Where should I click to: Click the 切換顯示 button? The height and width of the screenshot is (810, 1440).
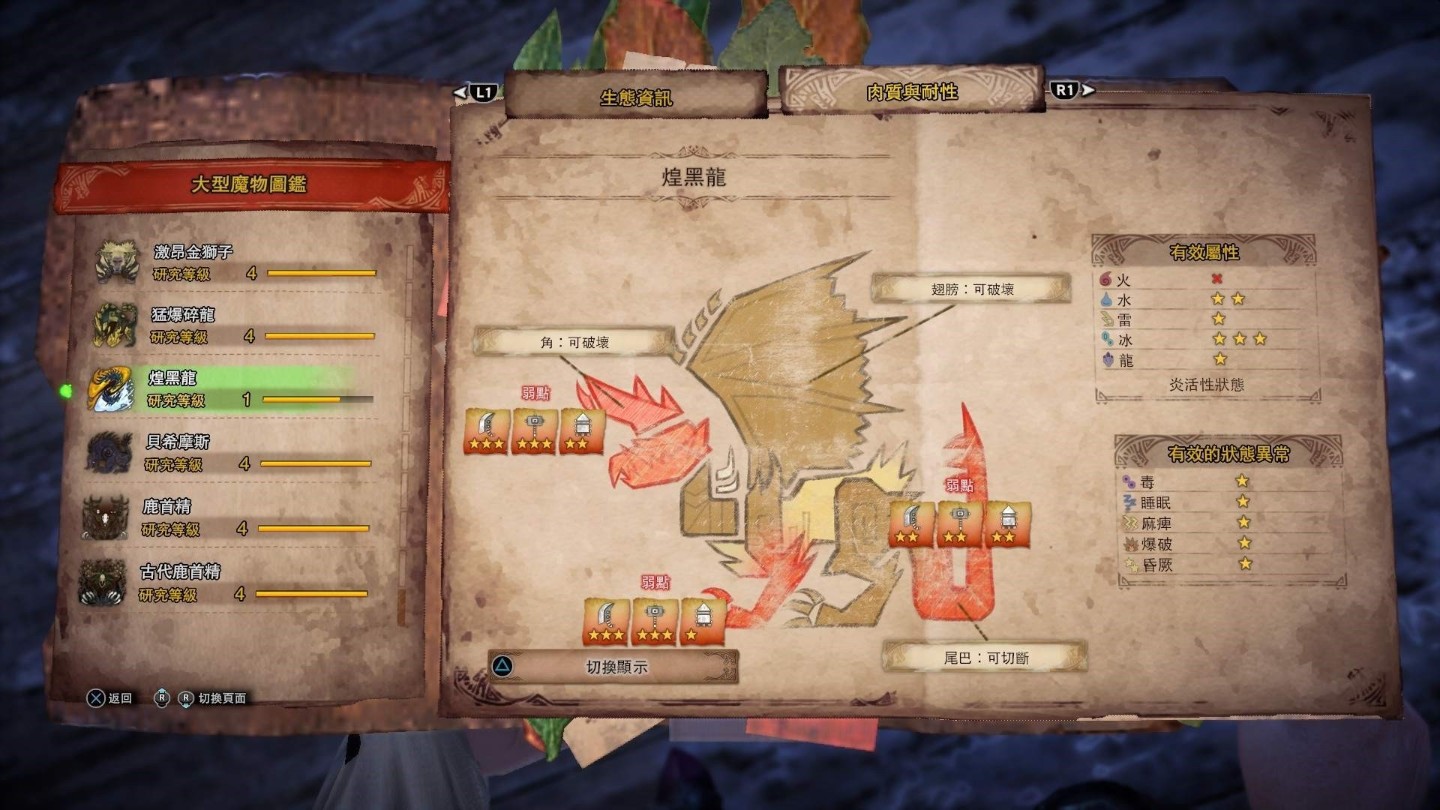pos(614,666)
